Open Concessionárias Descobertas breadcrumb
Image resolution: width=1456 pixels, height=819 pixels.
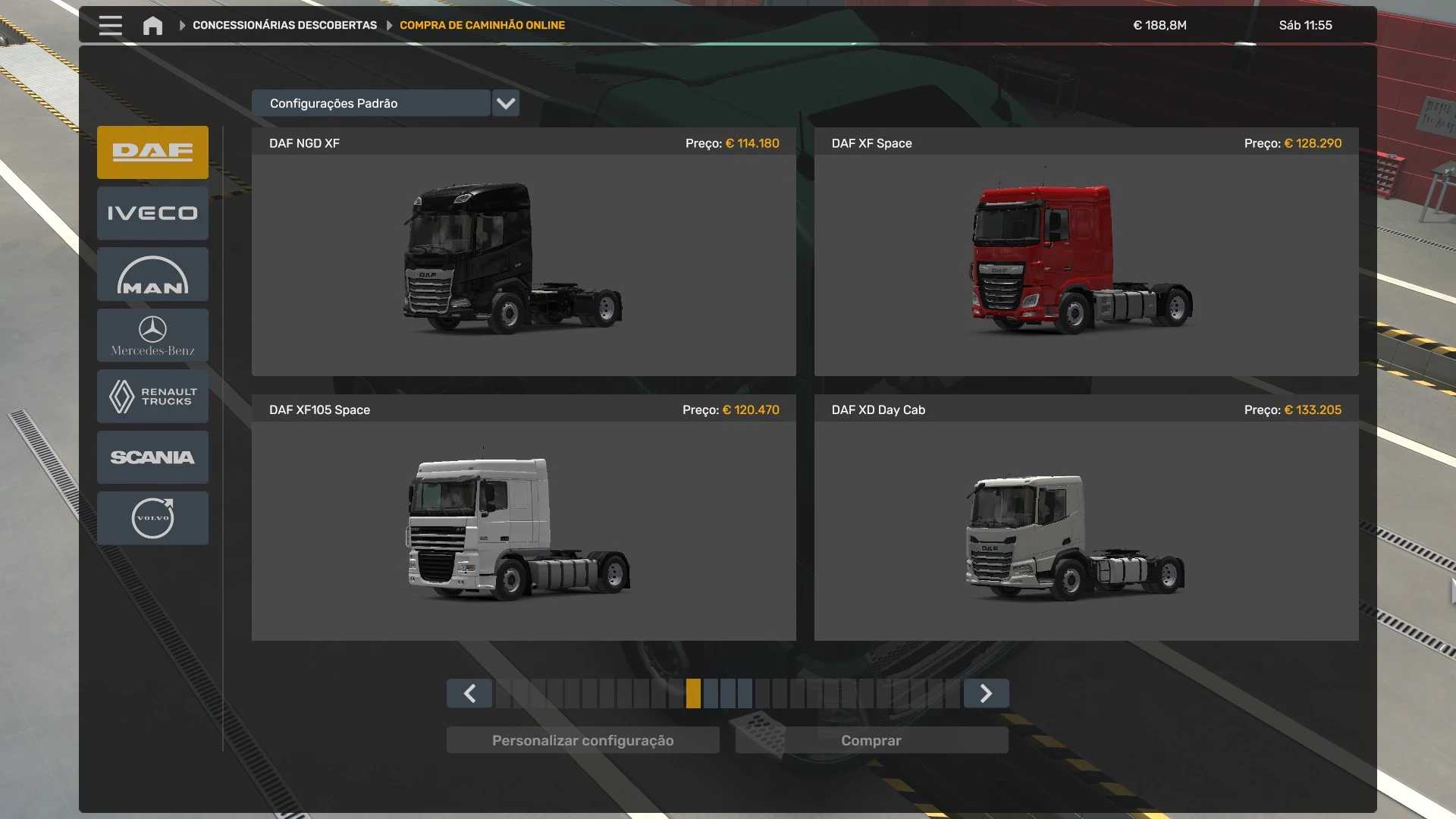(284, 26)
